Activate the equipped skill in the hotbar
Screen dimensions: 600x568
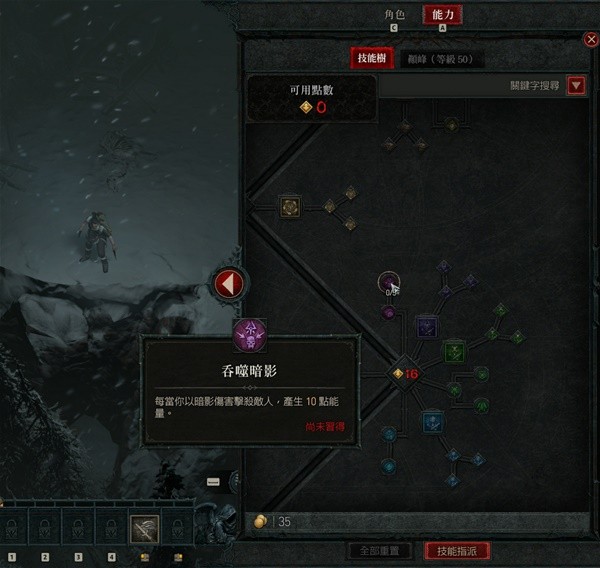pos(144,529)
